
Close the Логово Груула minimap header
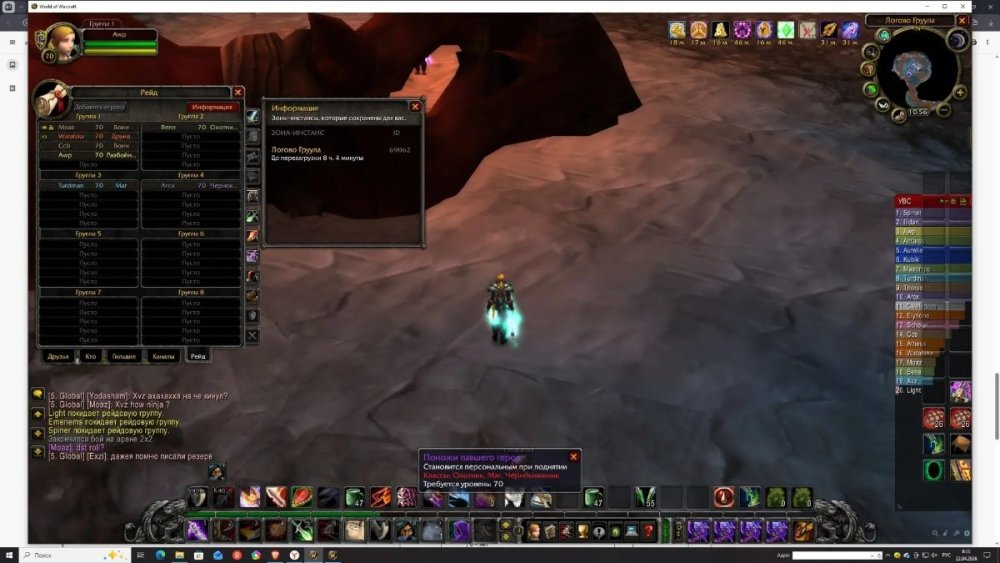[962, 20]
